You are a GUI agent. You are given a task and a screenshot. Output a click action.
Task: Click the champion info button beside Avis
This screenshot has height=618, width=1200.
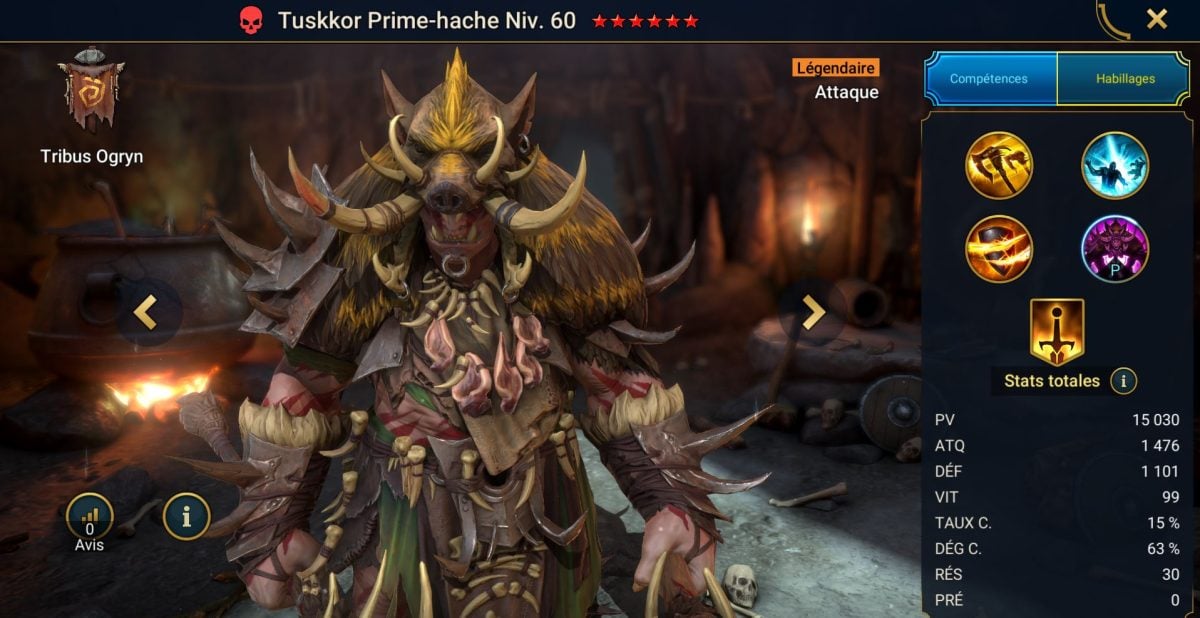click(187, 516)
